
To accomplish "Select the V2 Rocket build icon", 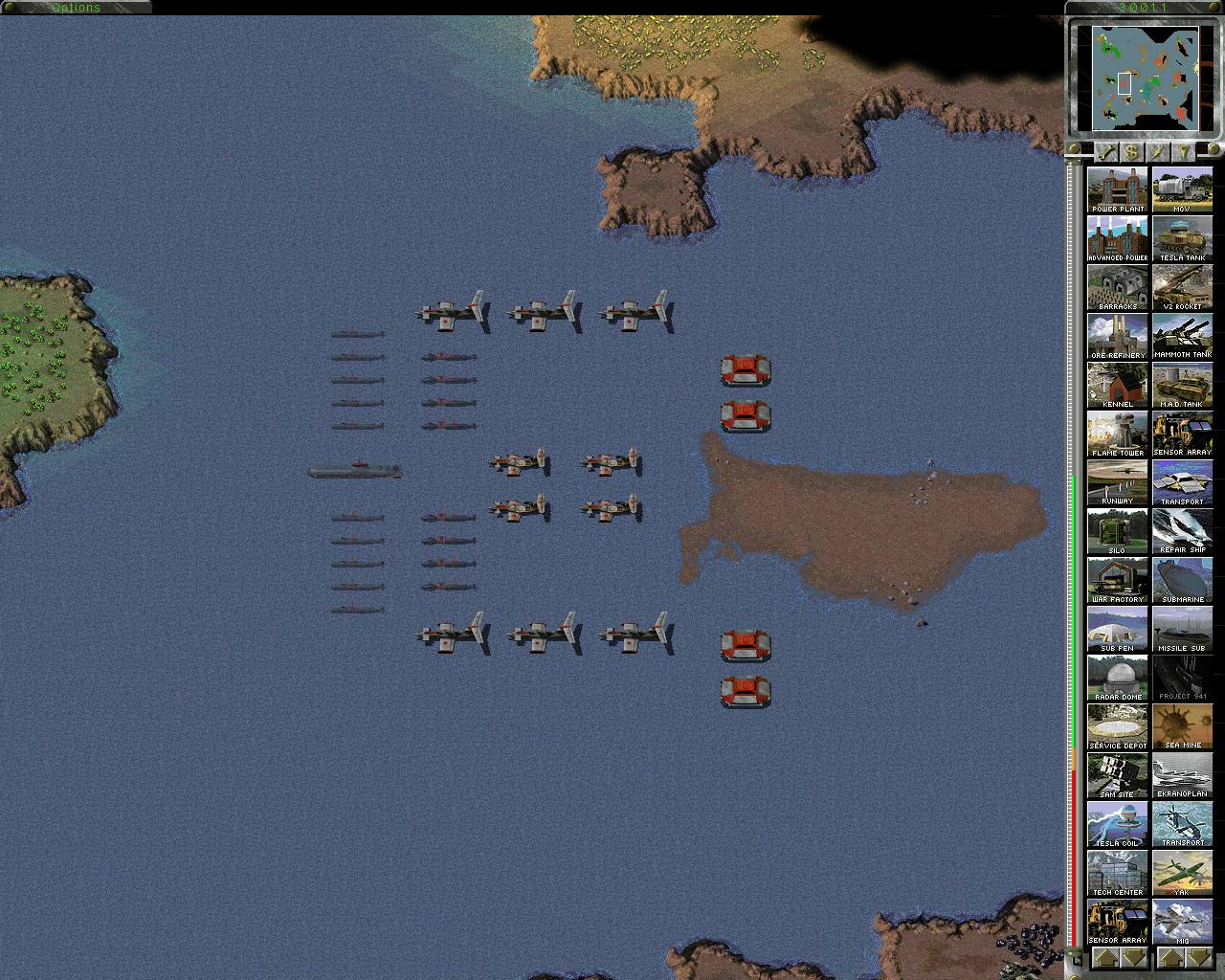I will 1183,285.
